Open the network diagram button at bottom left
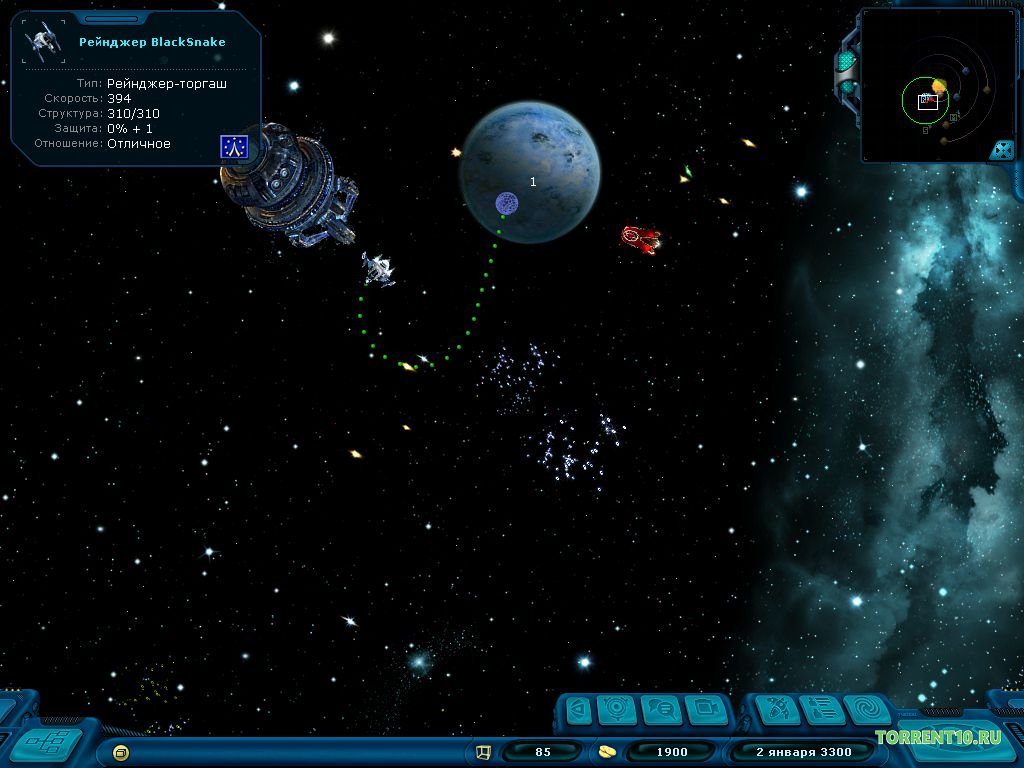The image size is (1024, 768). 44,741
